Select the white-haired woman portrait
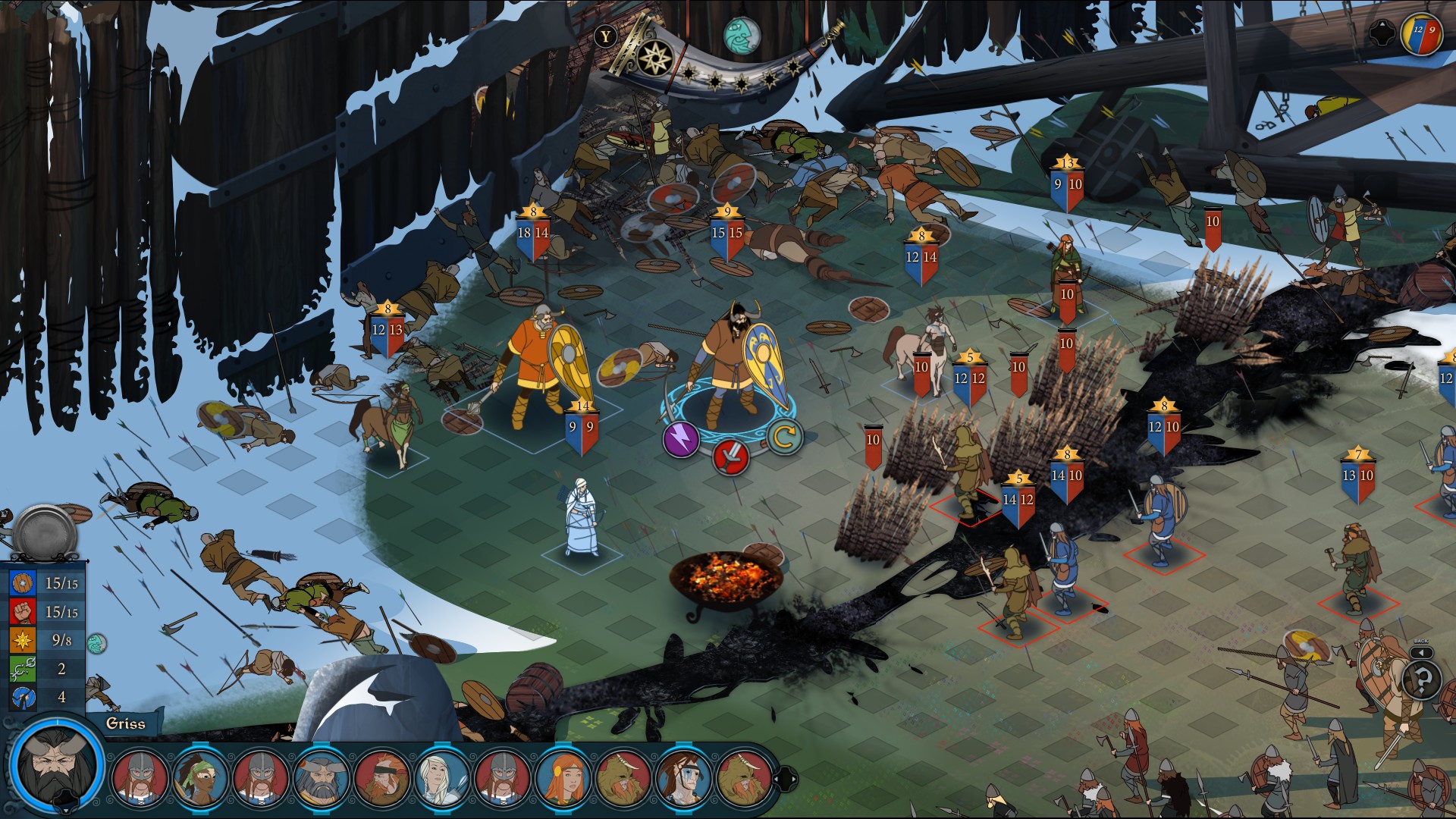Screen dimensions: 1456x819 [x=441, y=777]
